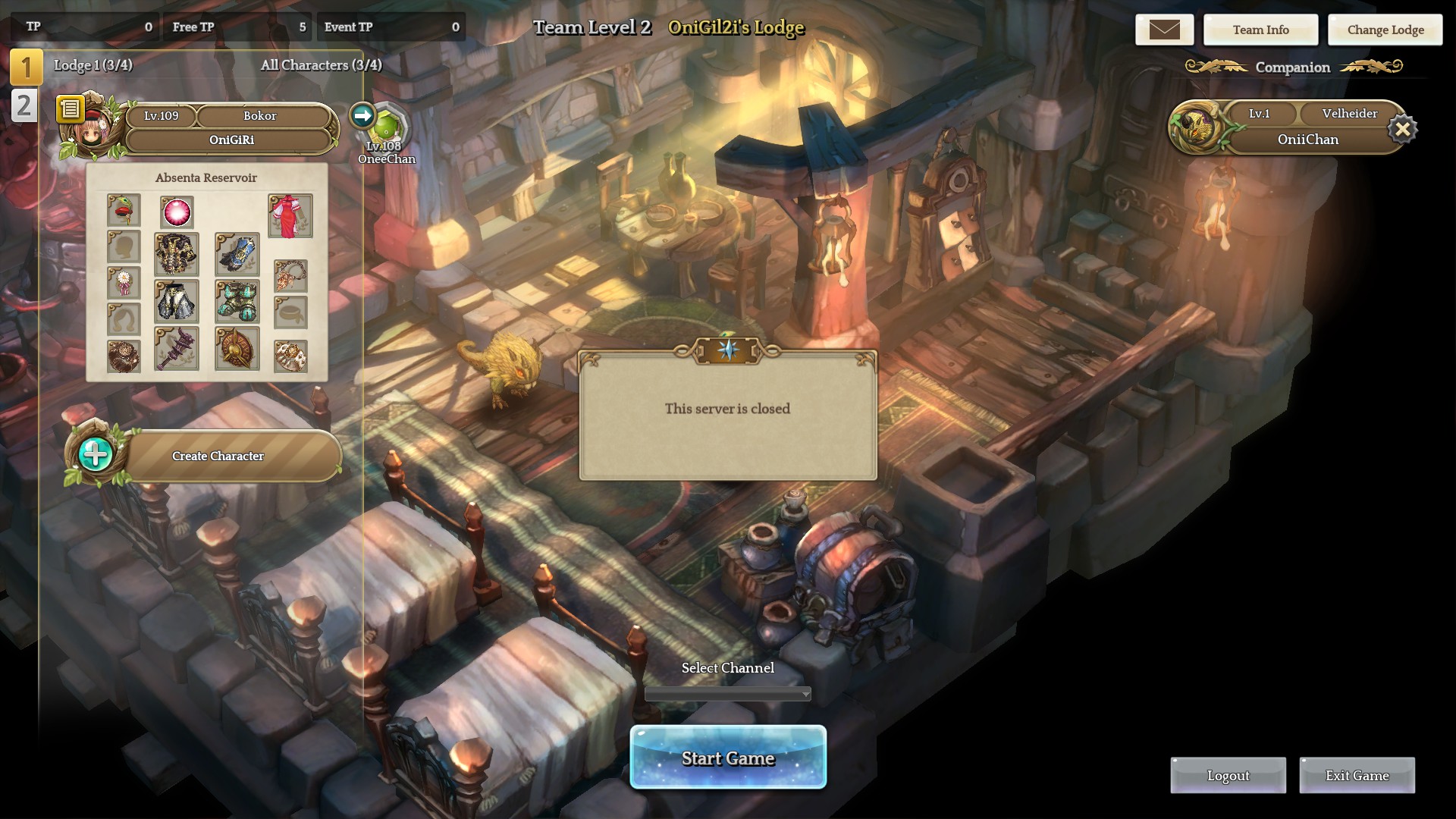Image resolution: width=1456 pixels, height=819 pixels.
Task: Open the mail envelope inbox
Action: click(x=1164, y=30)
